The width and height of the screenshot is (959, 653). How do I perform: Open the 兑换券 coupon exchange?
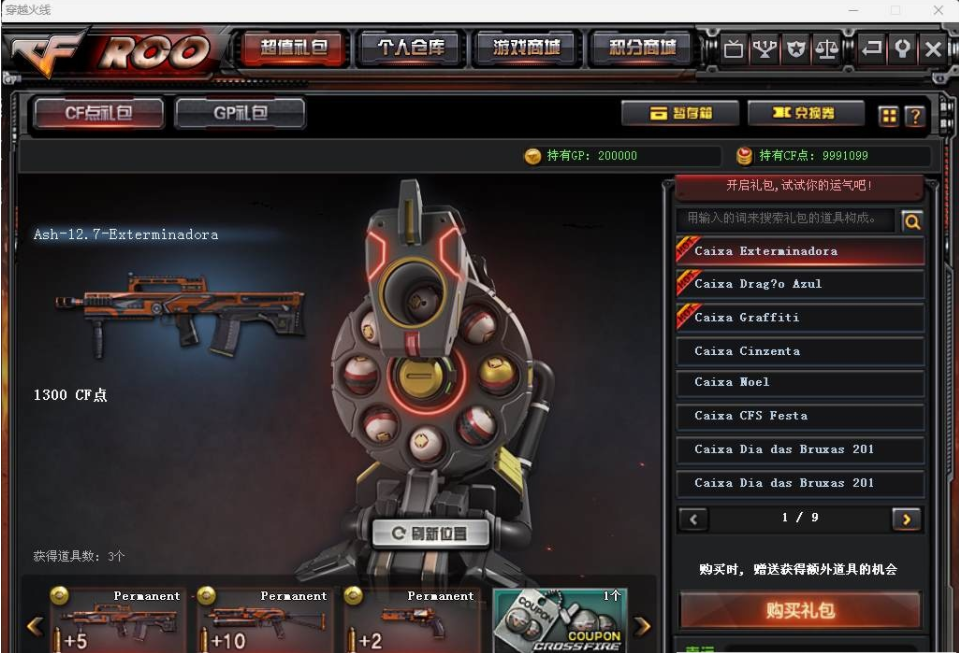coord(805,114)
